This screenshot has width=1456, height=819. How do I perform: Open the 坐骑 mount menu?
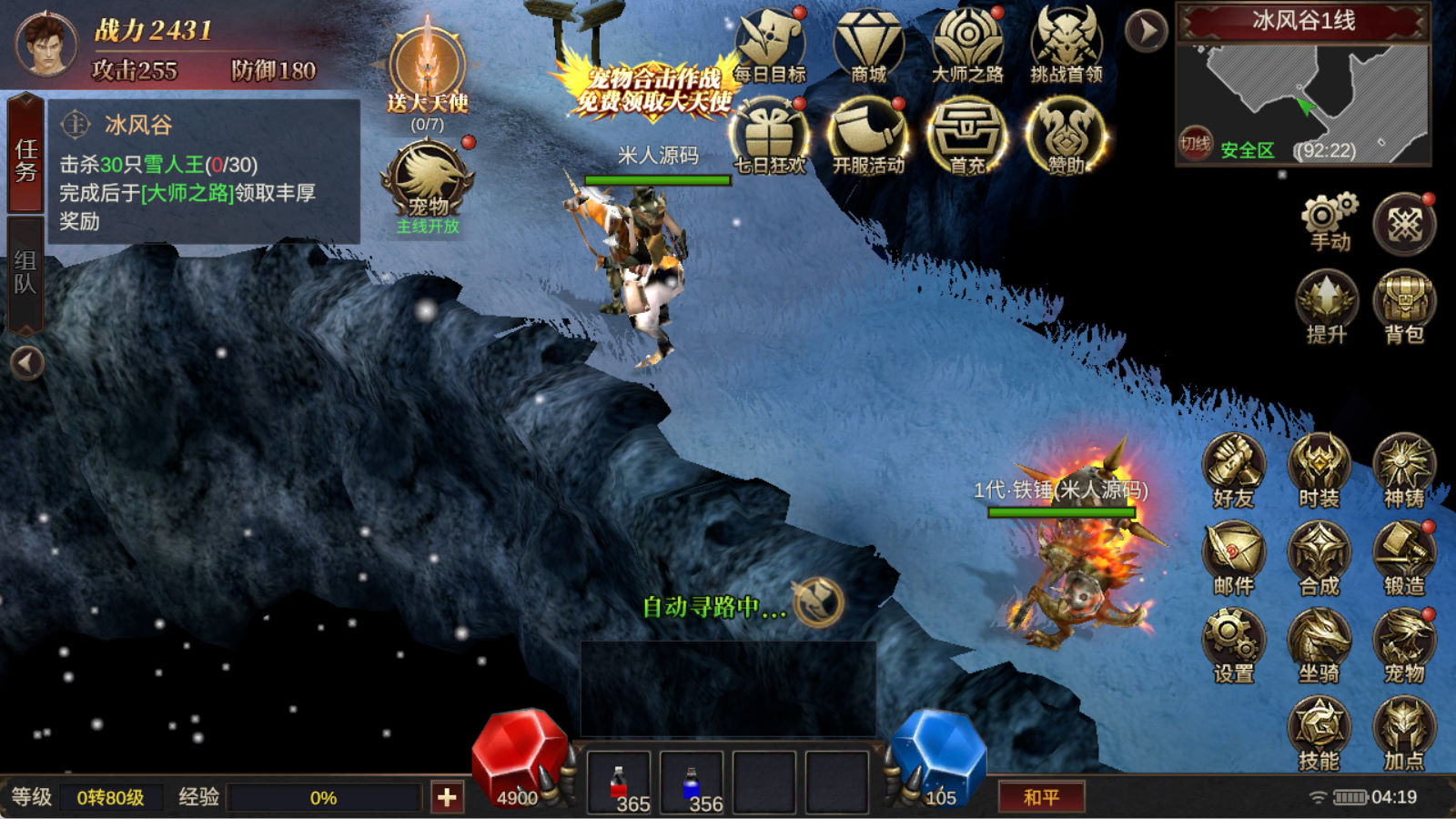click(x=1319, y=645)
